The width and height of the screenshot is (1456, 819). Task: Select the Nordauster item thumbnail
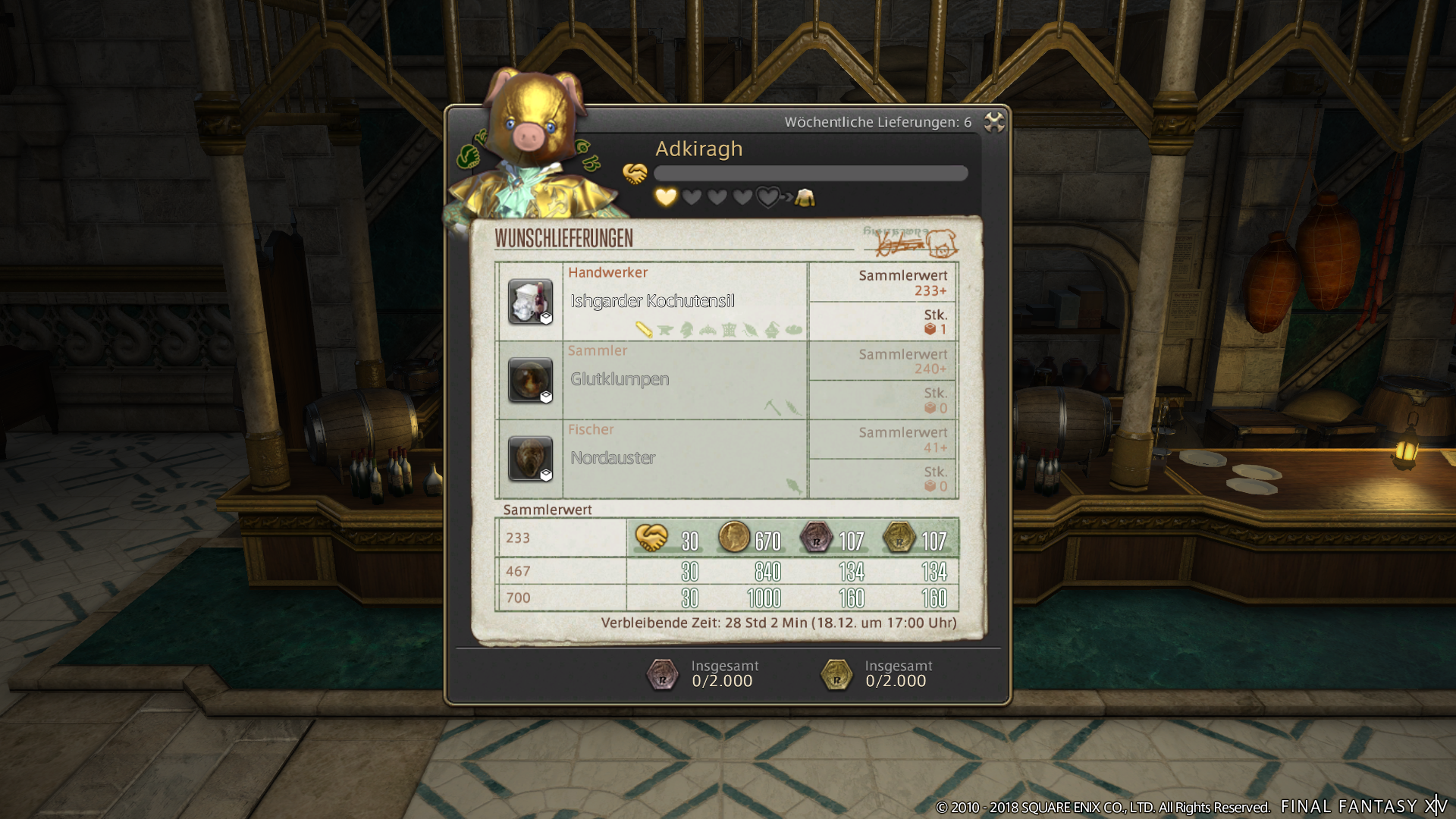click(x=529, y=458)
